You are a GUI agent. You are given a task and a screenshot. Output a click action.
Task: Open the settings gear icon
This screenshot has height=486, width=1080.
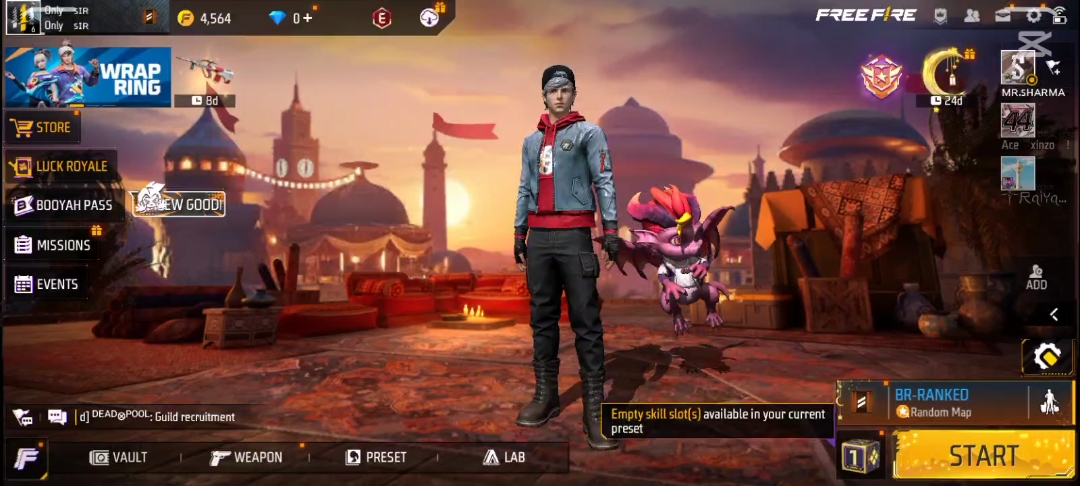pos(1033,15)
